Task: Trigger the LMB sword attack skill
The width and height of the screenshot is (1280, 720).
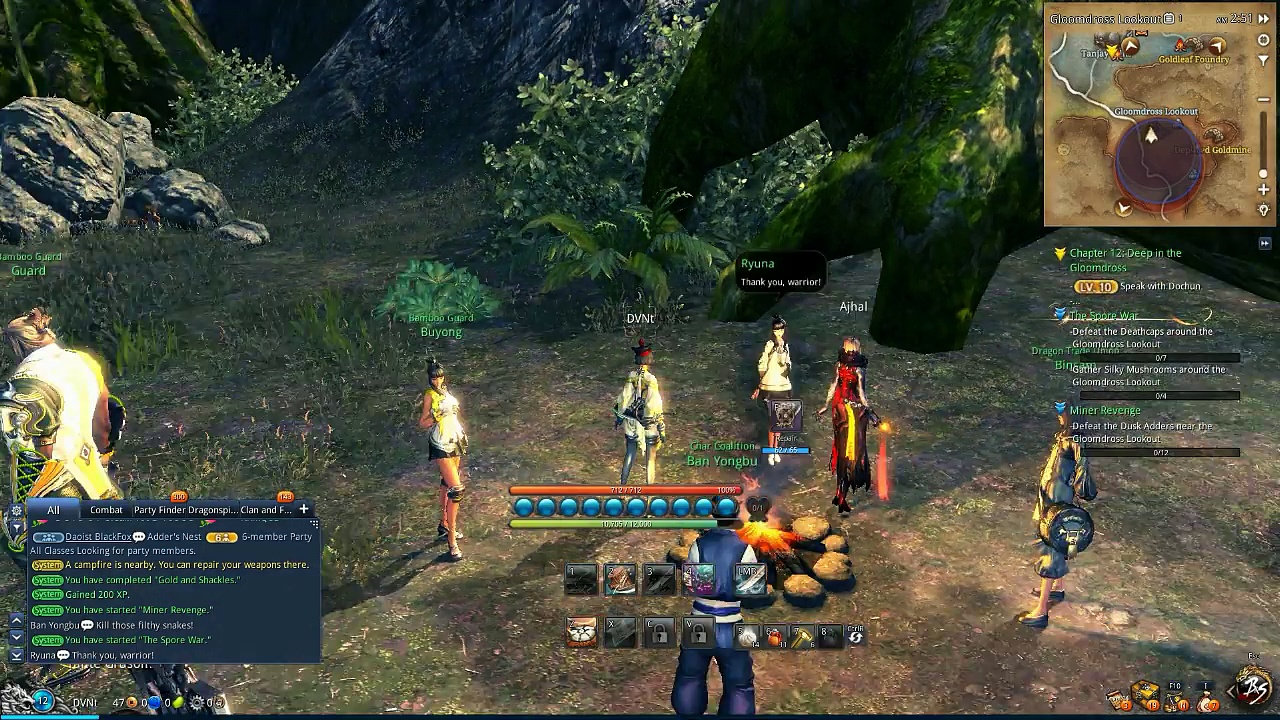Action: [750, 578]
